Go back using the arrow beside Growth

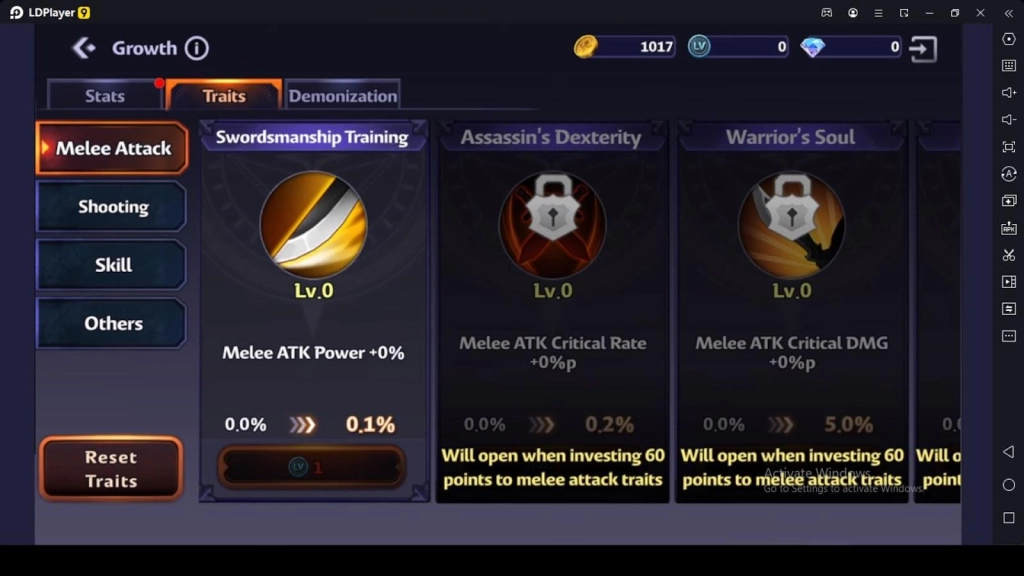pyautogui.click(x=84, y=48)
